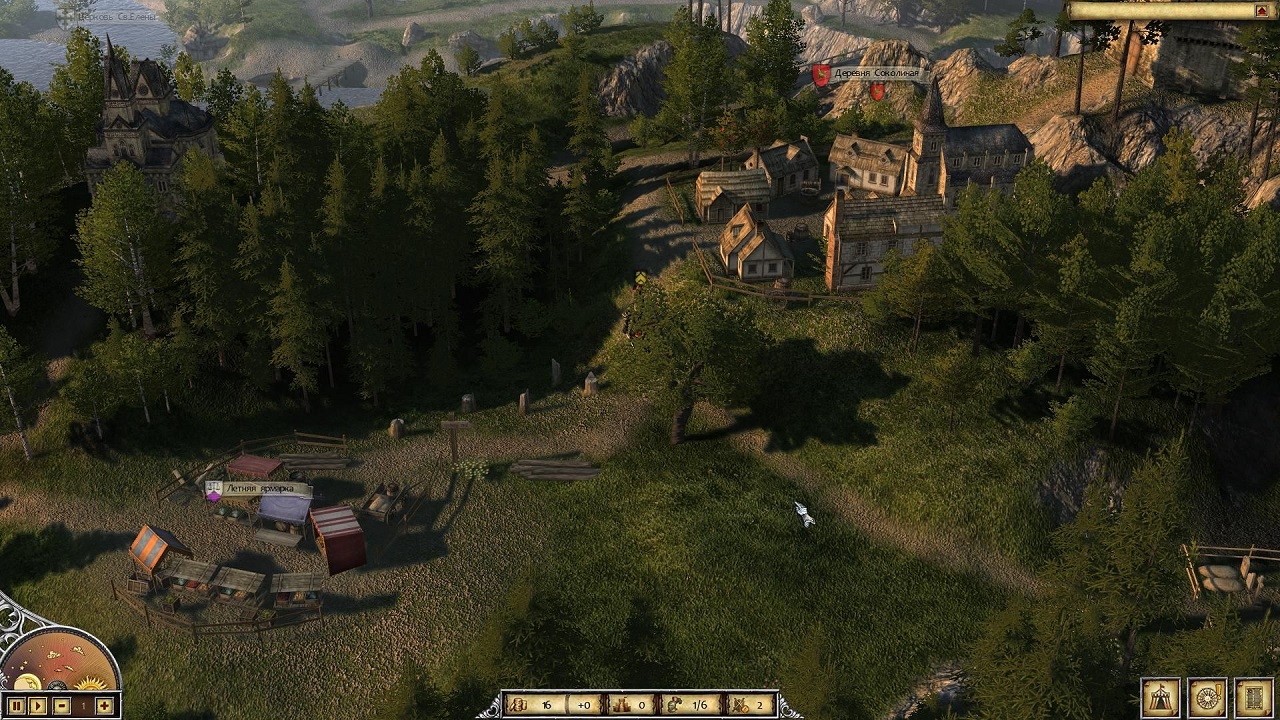The image size is (1280, 720).
Task: Click the day-night sun and moon dial
Action: coord(58,662)
